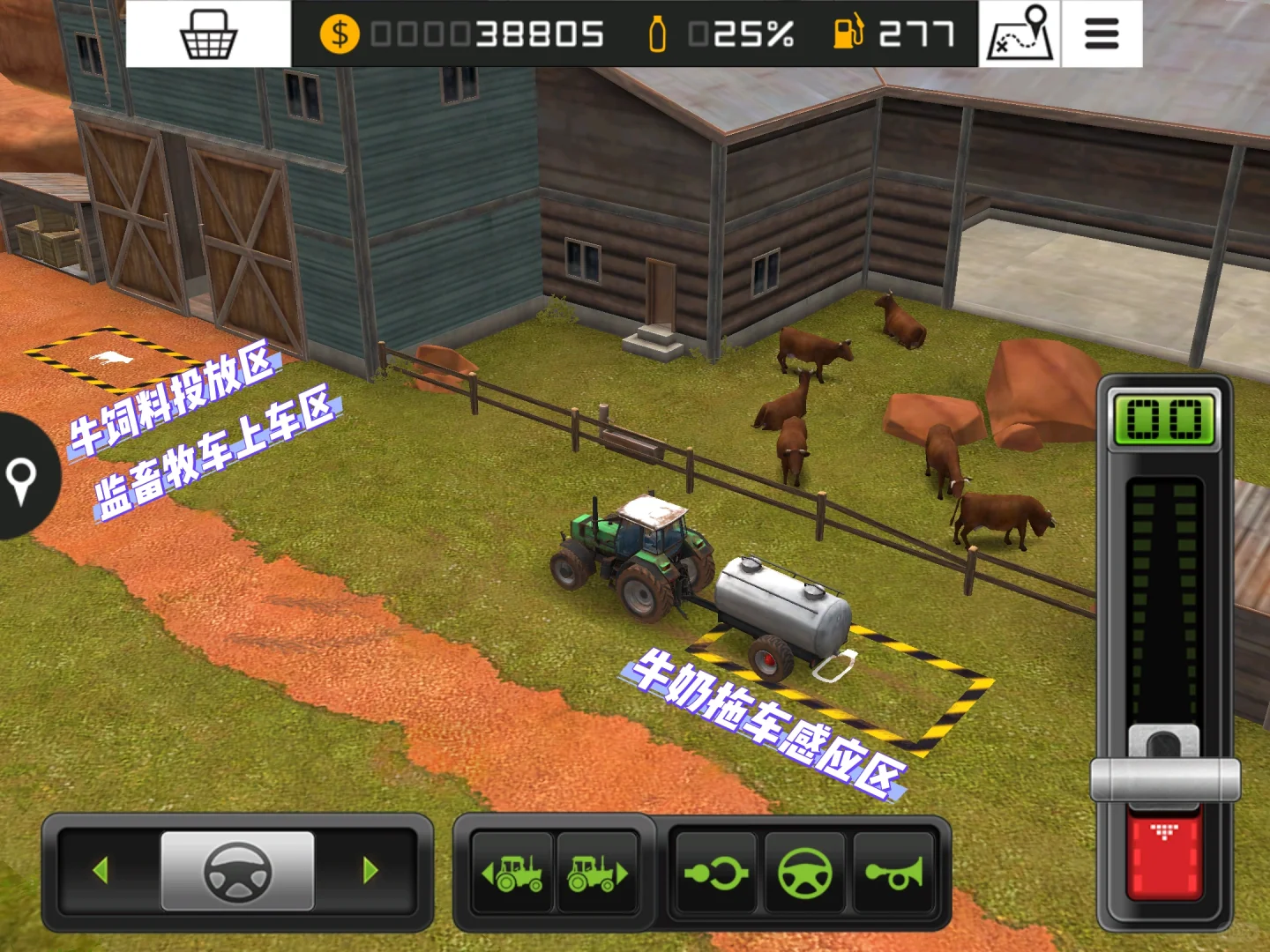Open the map with route icon
The width and height of the screenshot is (1270, 952).
coord(1021,33)
